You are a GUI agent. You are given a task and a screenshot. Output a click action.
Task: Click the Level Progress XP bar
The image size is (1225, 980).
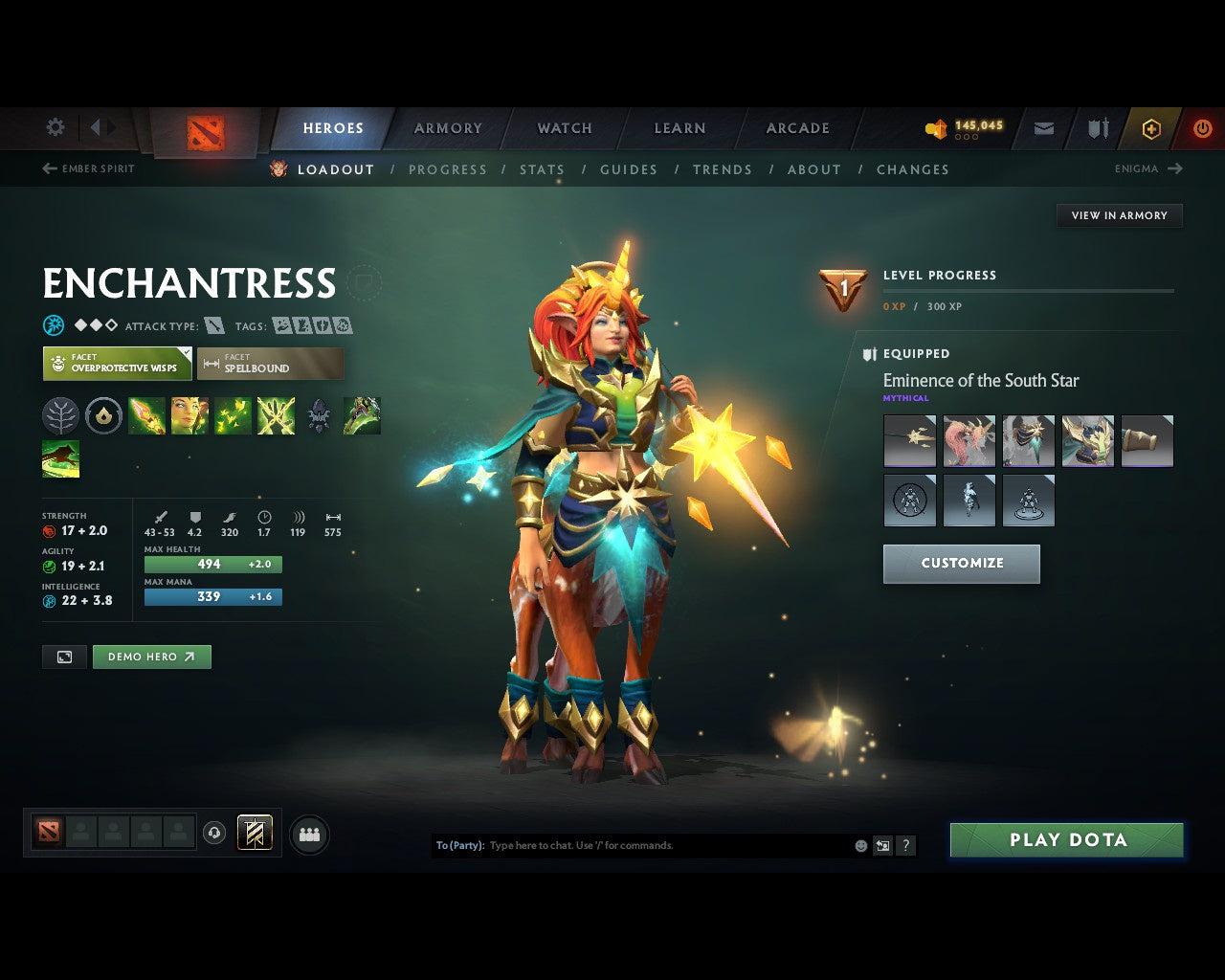click(1029, 292)
